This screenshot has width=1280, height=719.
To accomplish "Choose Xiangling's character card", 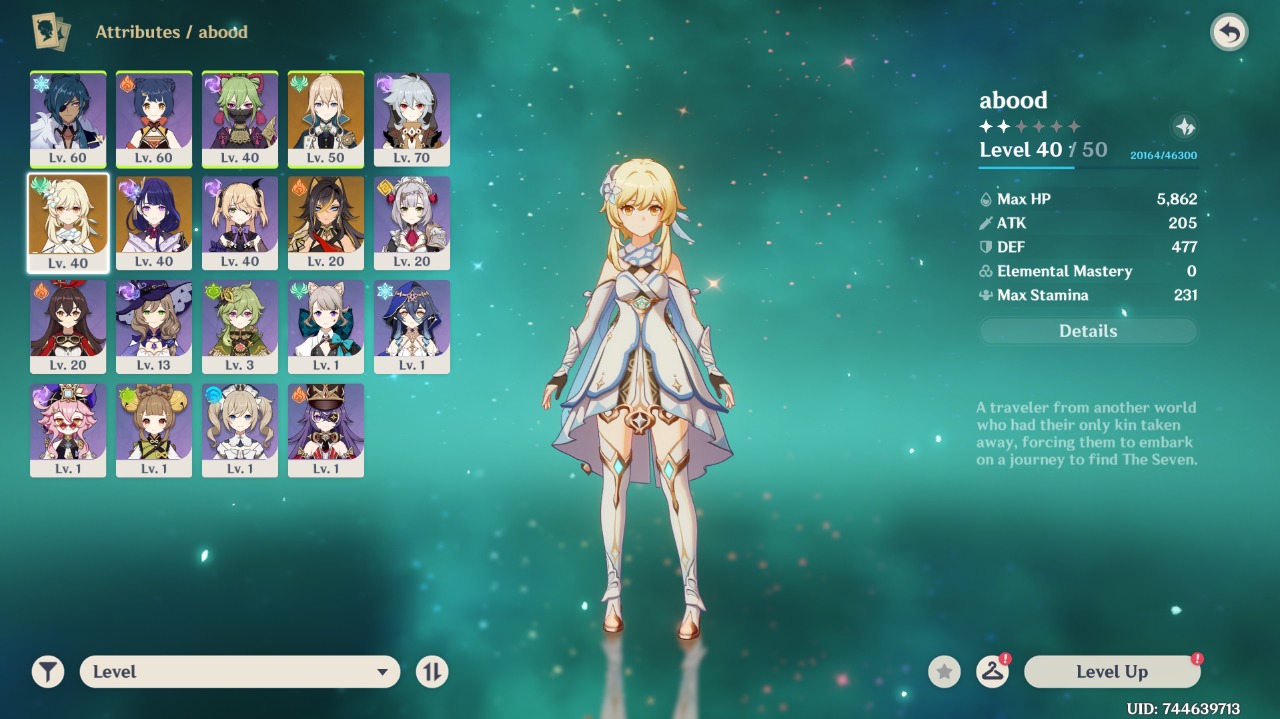I will point(154,119).
